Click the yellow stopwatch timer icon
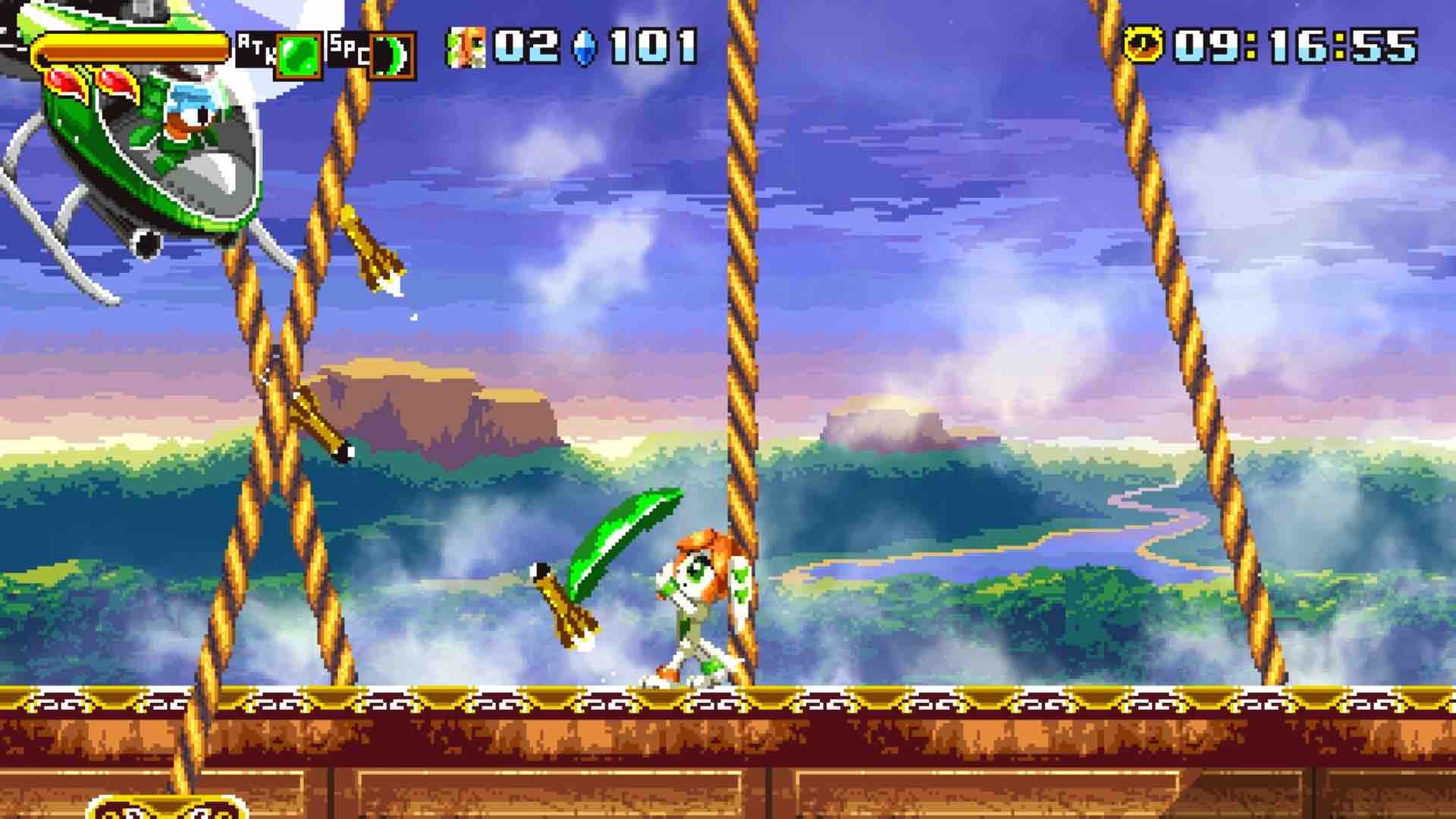Image resolution: width=1456 pixels, height=819 pixels. click(x=1144, y=45)
